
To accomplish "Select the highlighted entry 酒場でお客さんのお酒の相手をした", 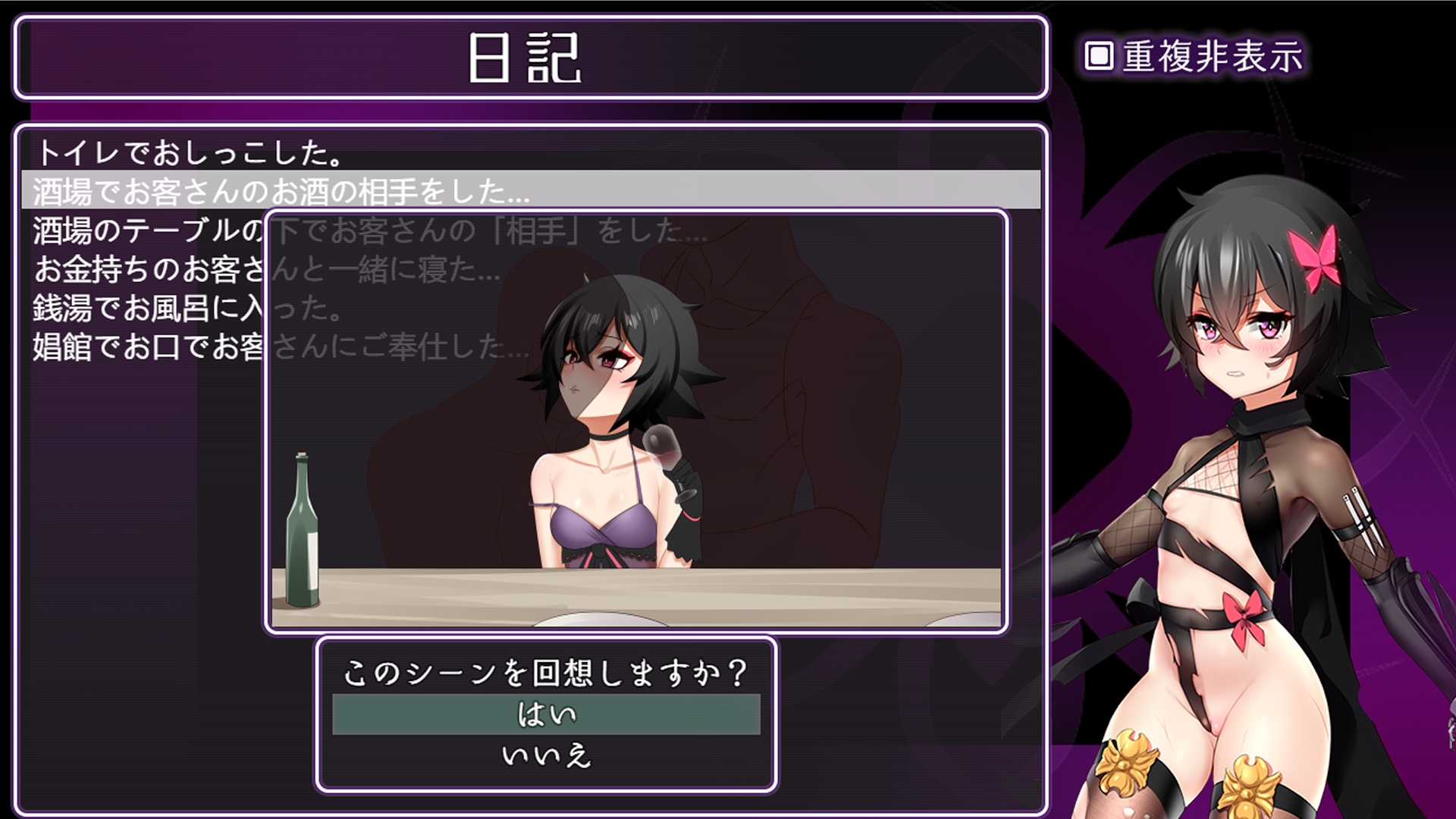I will (190, 191).
